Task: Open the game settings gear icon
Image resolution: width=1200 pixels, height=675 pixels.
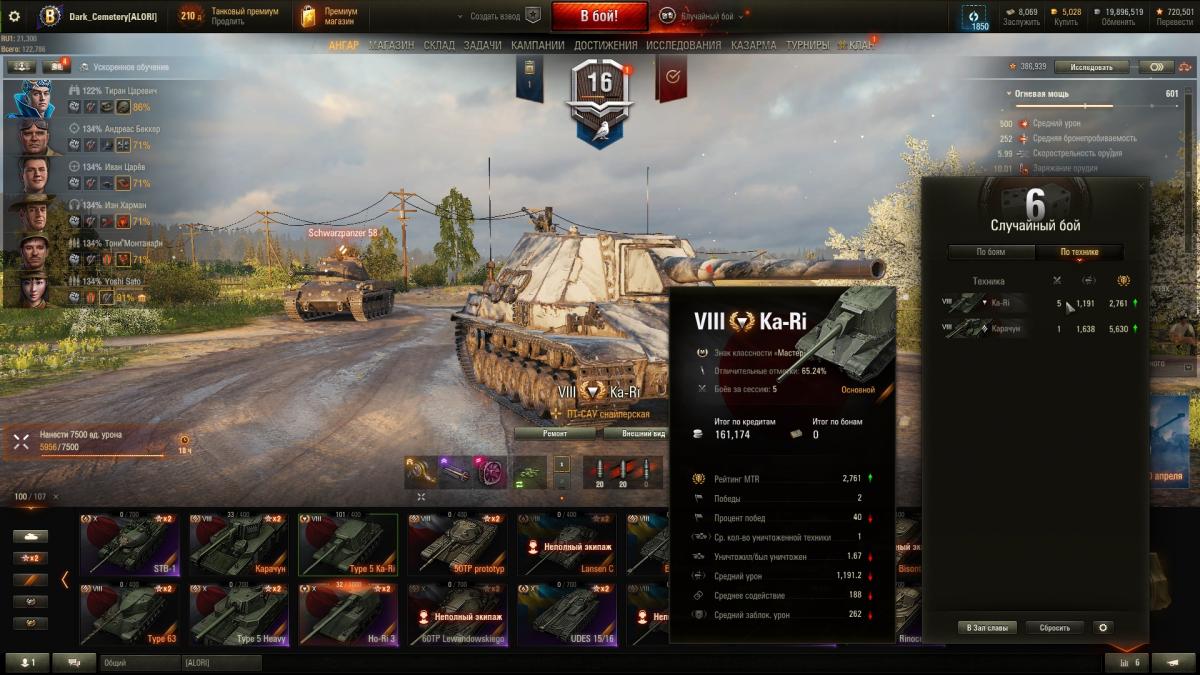Action: point(14,16)
